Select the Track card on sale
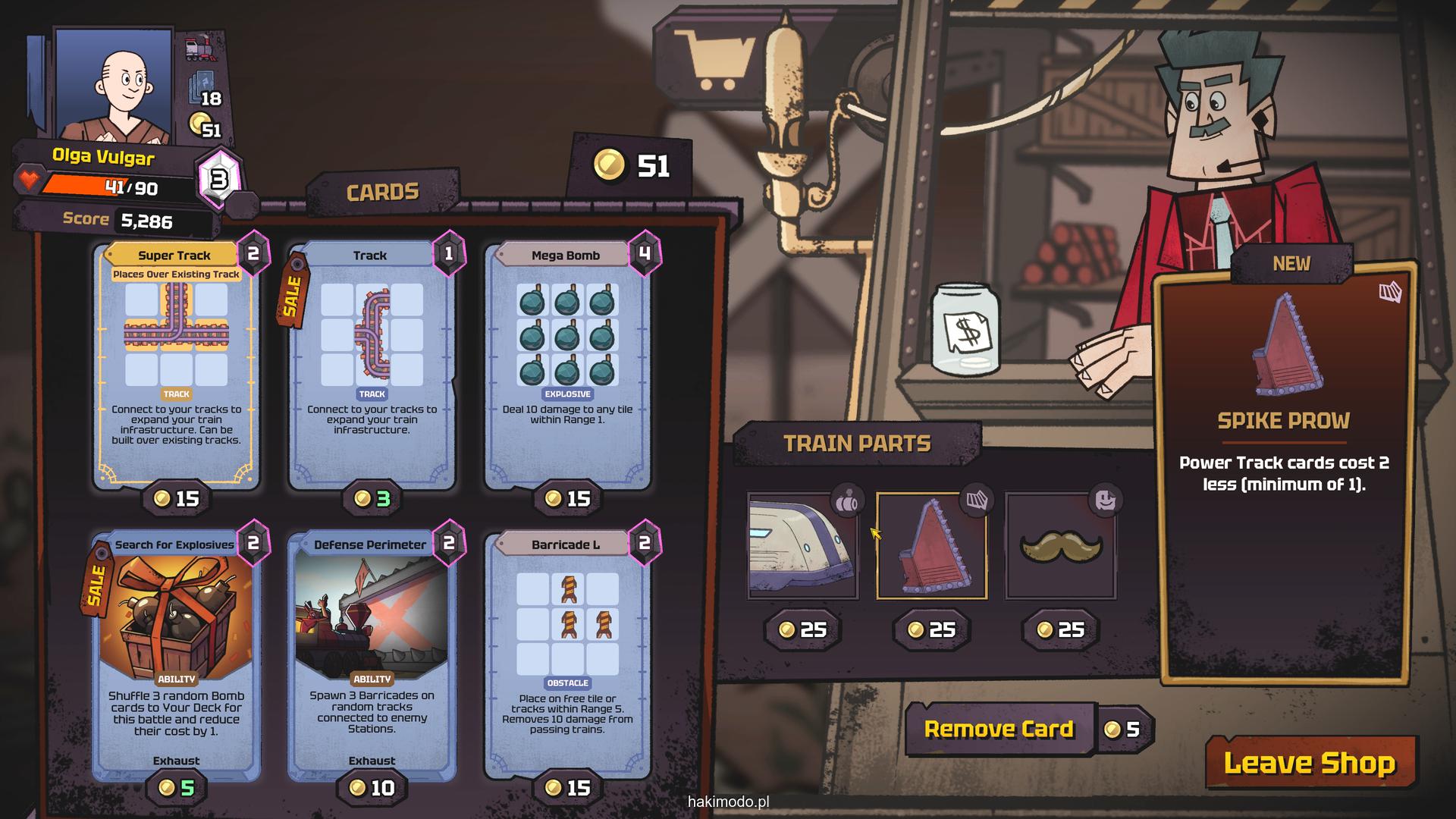 [372, 364]
